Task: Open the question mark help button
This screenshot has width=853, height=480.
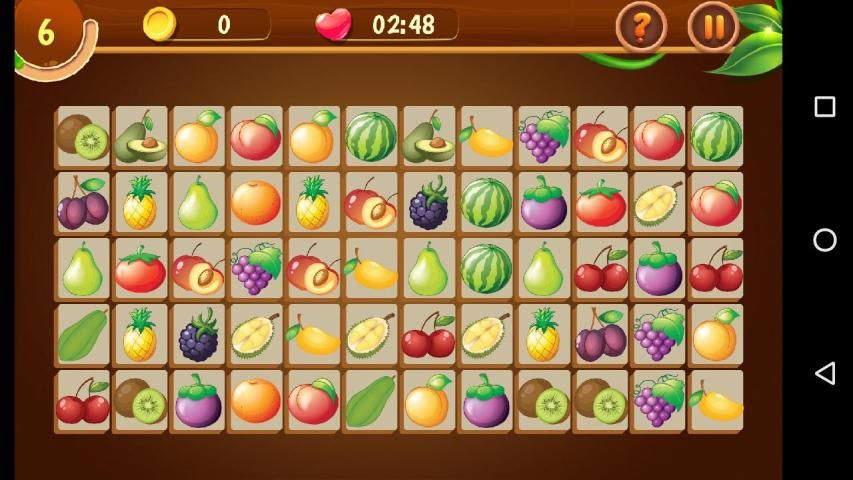Action: [x=641, y=27]
